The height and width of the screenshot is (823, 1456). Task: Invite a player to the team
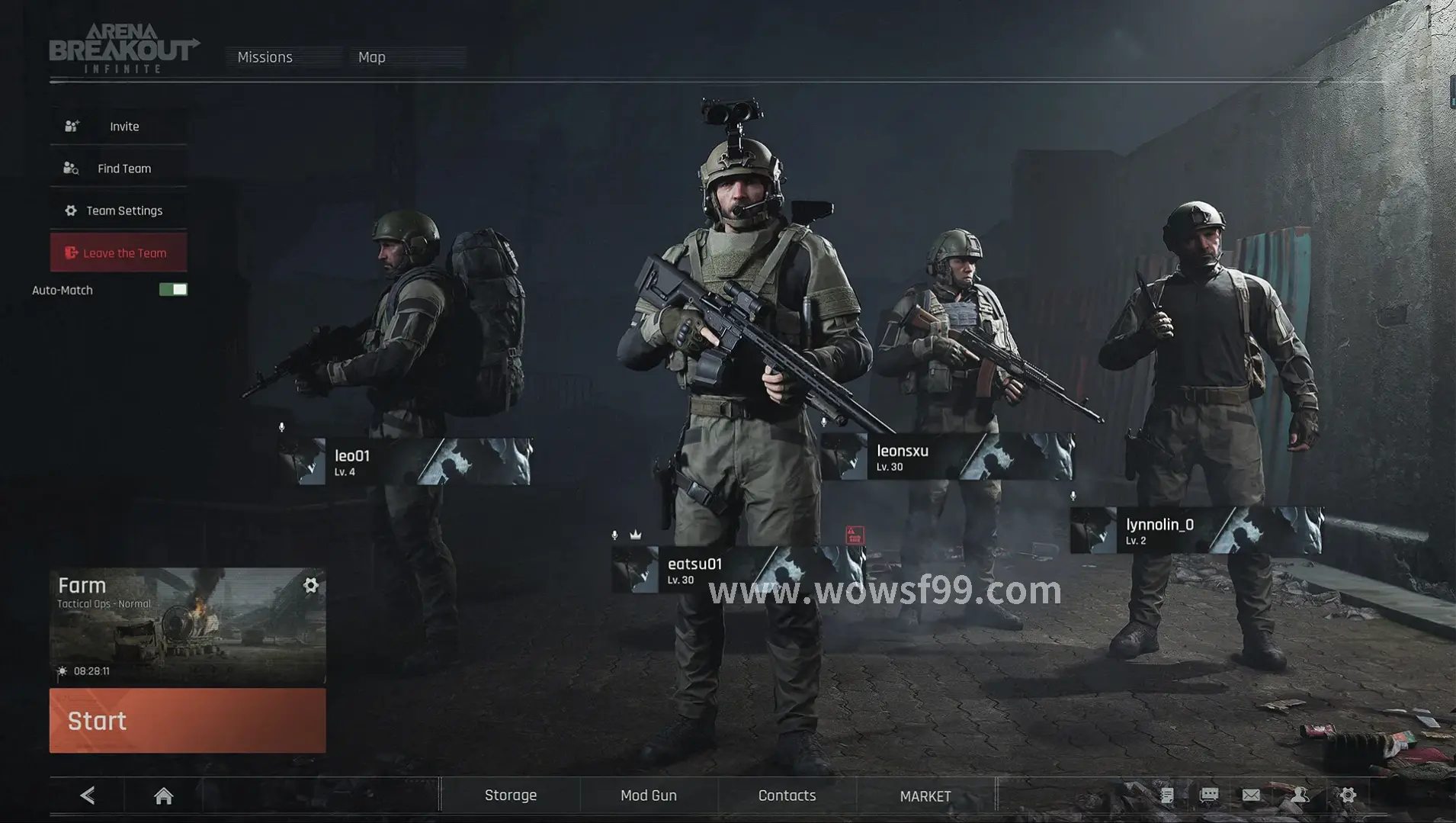pyautogui.click(x=119, y=127)
